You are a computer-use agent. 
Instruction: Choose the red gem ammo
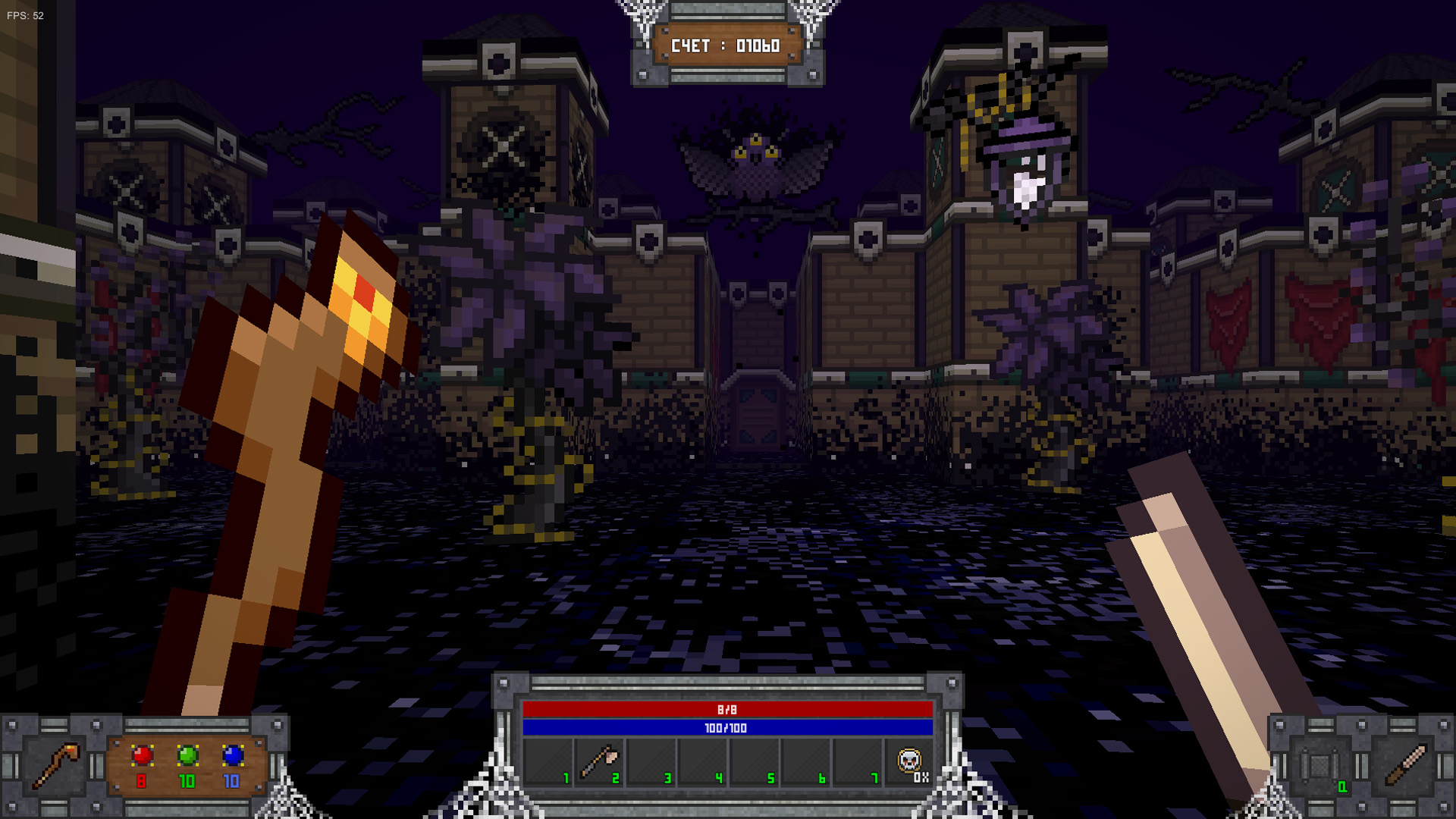pyautogui.click(x=142, y=756)
